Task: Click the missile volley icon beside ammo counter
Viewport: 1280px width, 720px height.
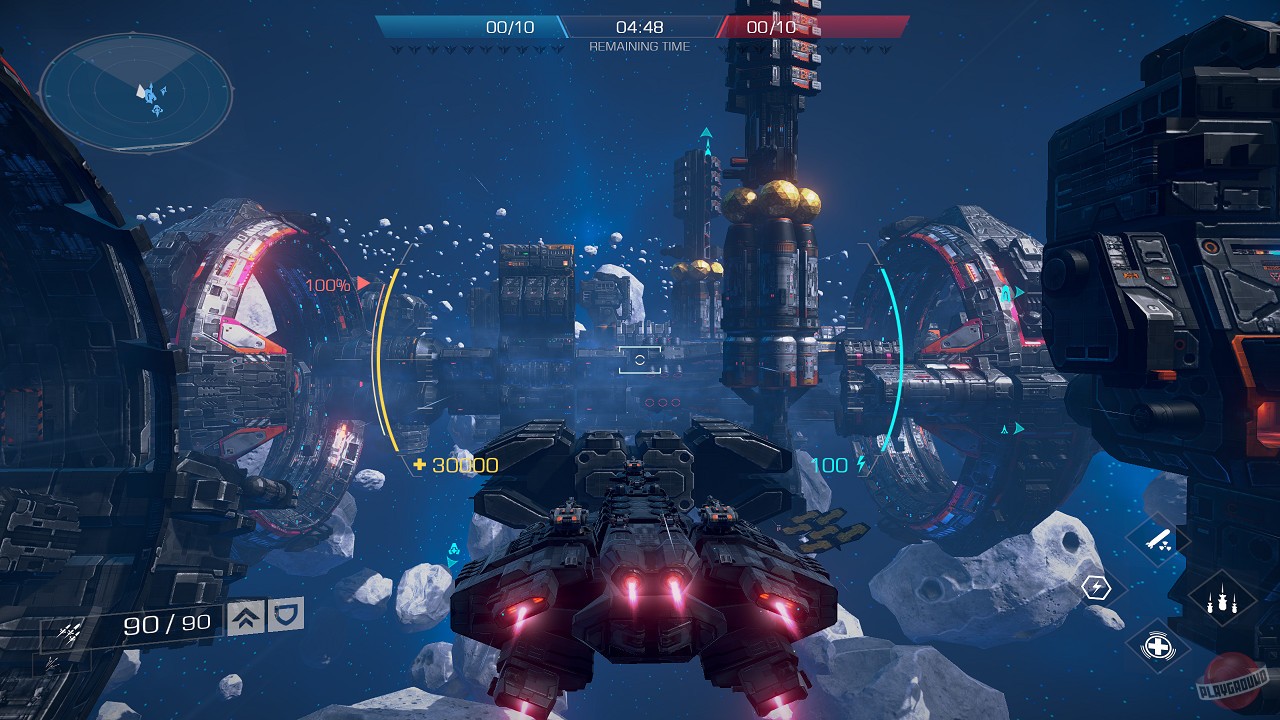Action: click(70, 631)
